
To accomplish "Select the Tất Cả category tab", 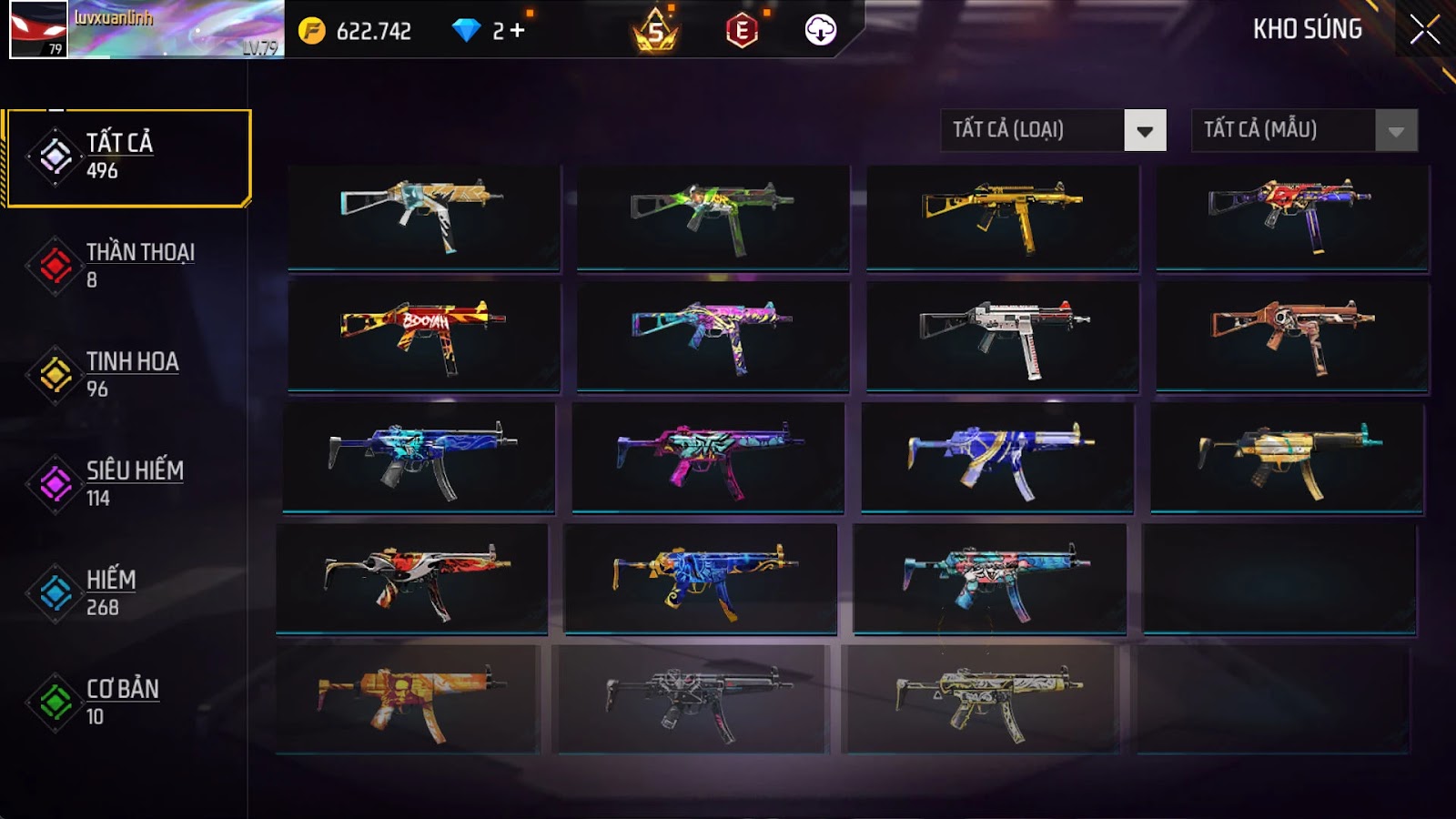I will pos(127,157).
